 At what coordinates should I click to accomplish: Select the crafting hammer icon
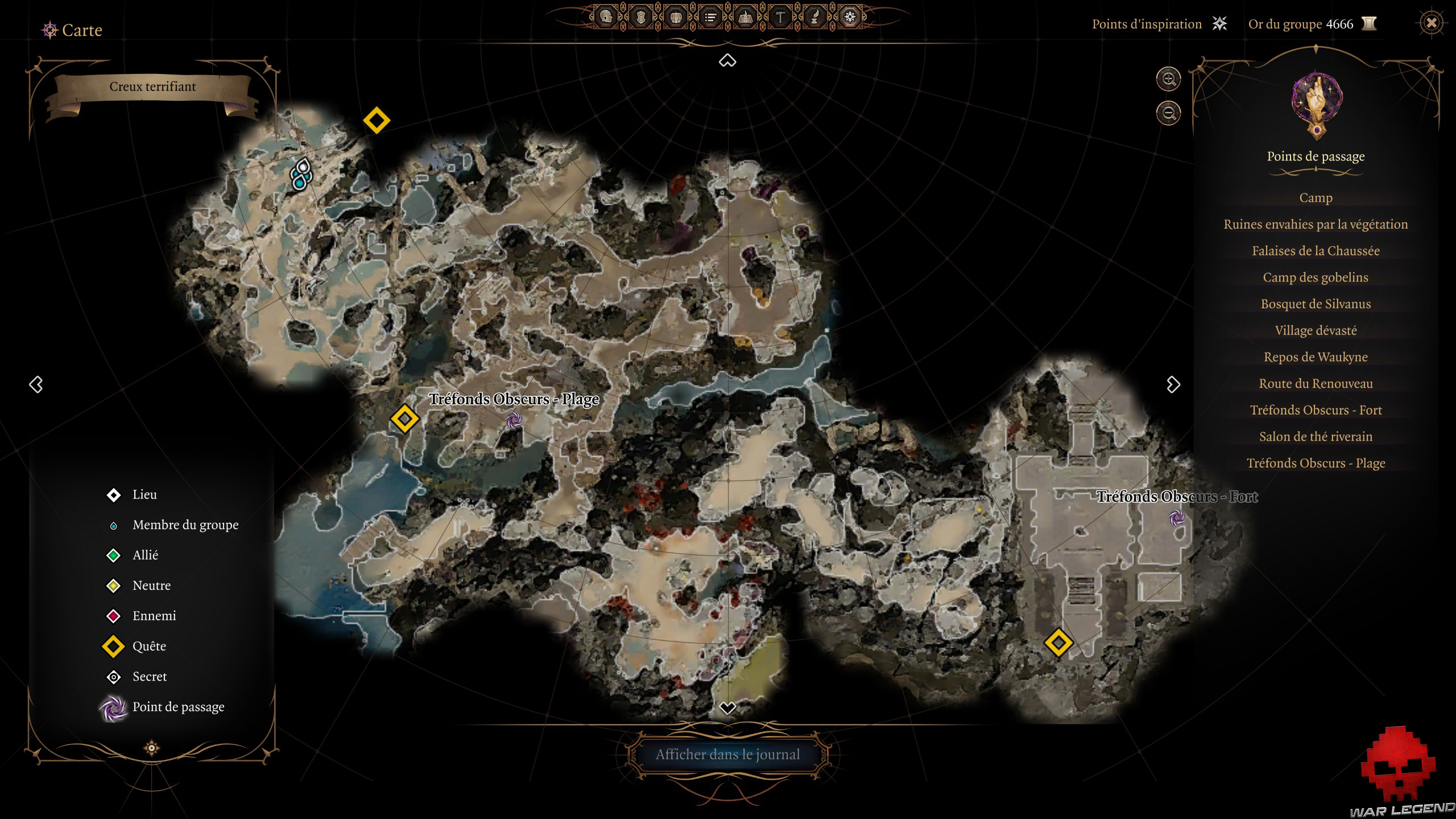click(x=780, y=17)
